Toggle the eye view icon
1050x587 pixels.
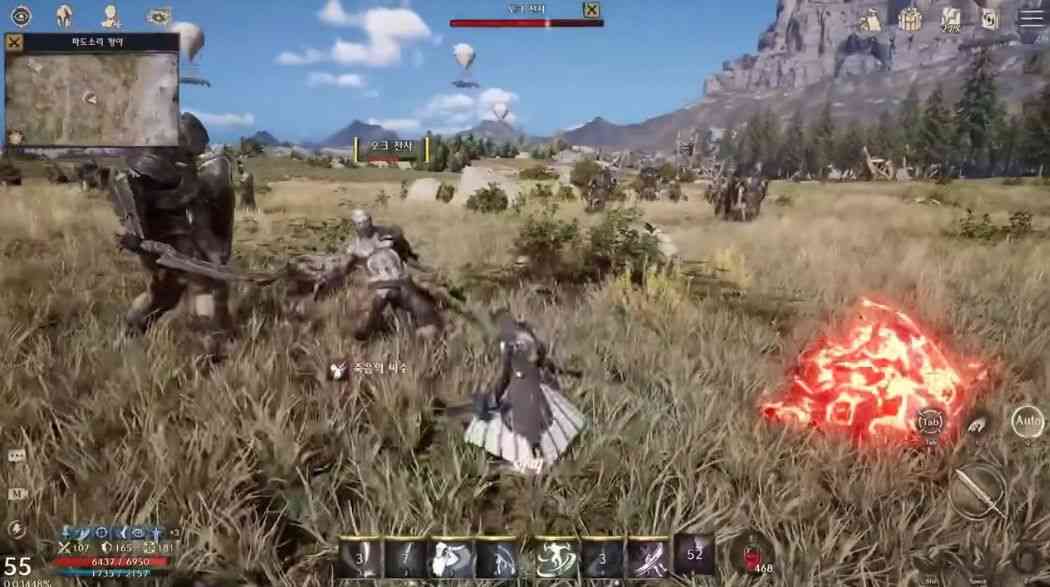20,15
